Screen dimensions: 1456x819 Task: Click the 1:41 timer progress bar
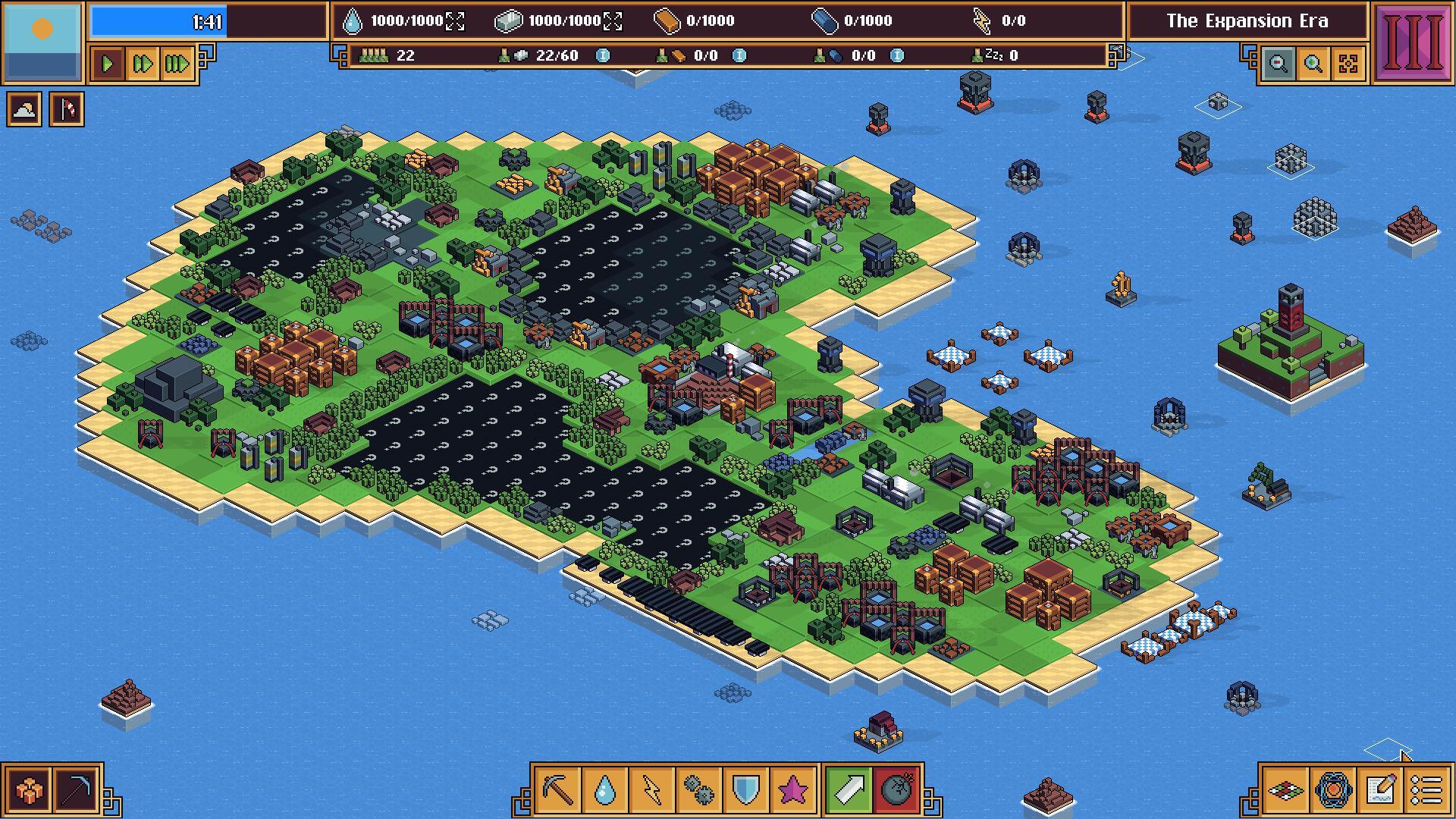pos(159,22)
